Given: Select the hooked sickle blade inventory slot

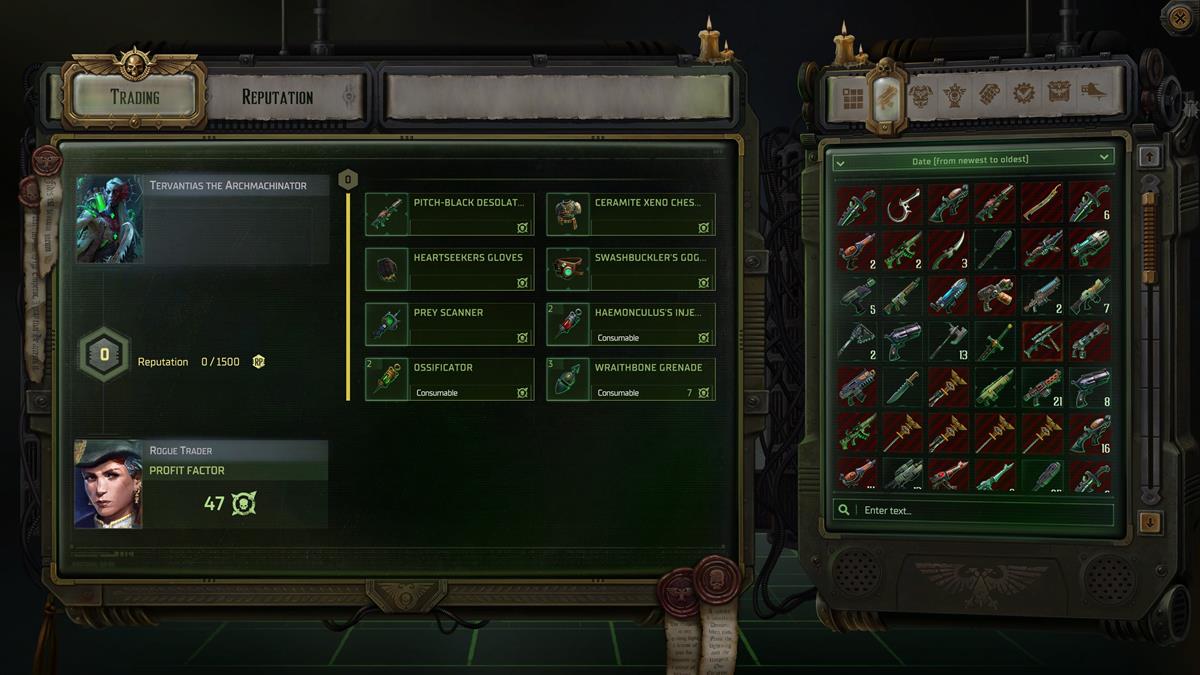Looking at the screenshot, I should click(903, 204).
